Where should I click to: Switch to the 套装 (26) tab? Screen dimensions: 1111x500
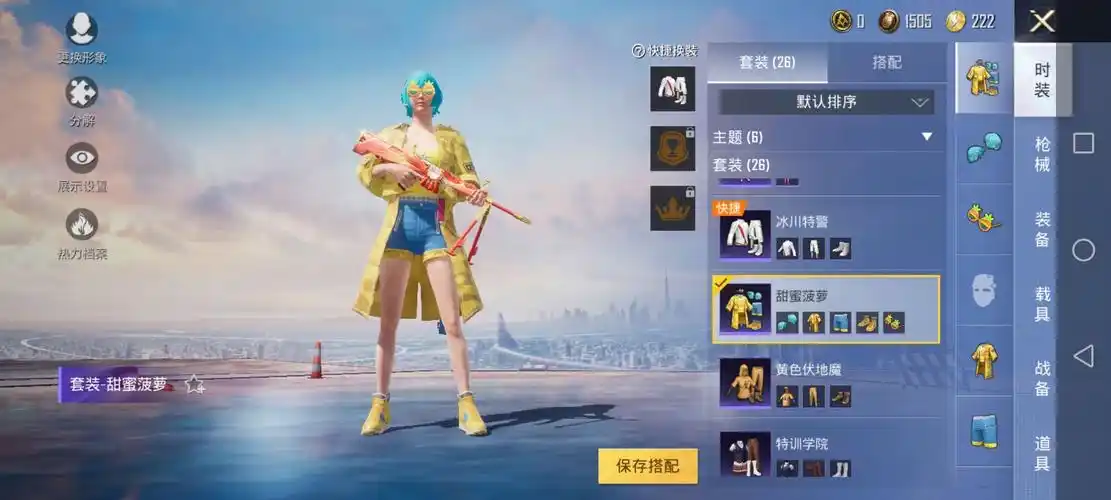pyautogui.click(x=767, y=62)
